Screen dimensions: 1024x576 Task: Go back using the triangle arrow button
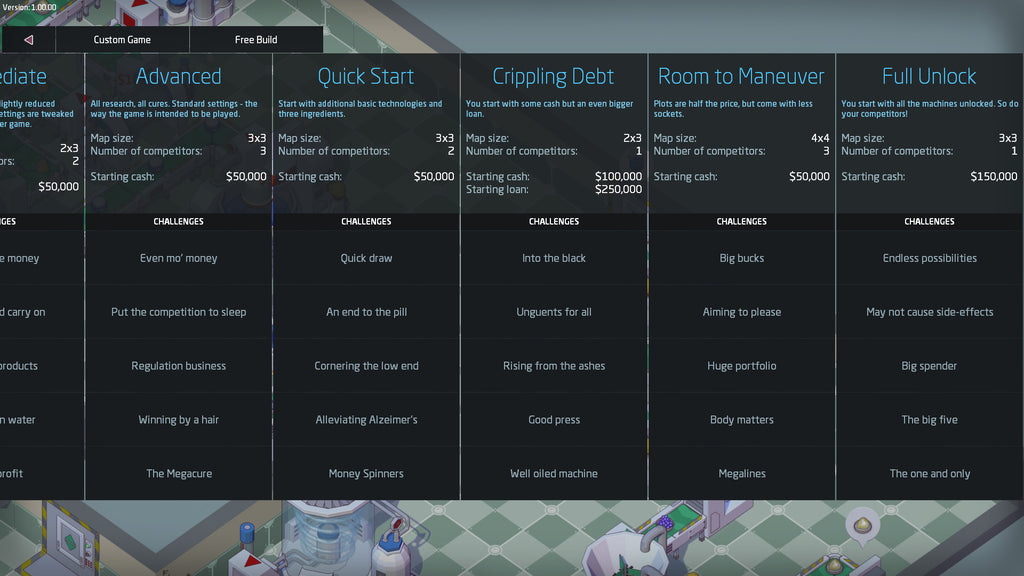[x=28, y=40]
